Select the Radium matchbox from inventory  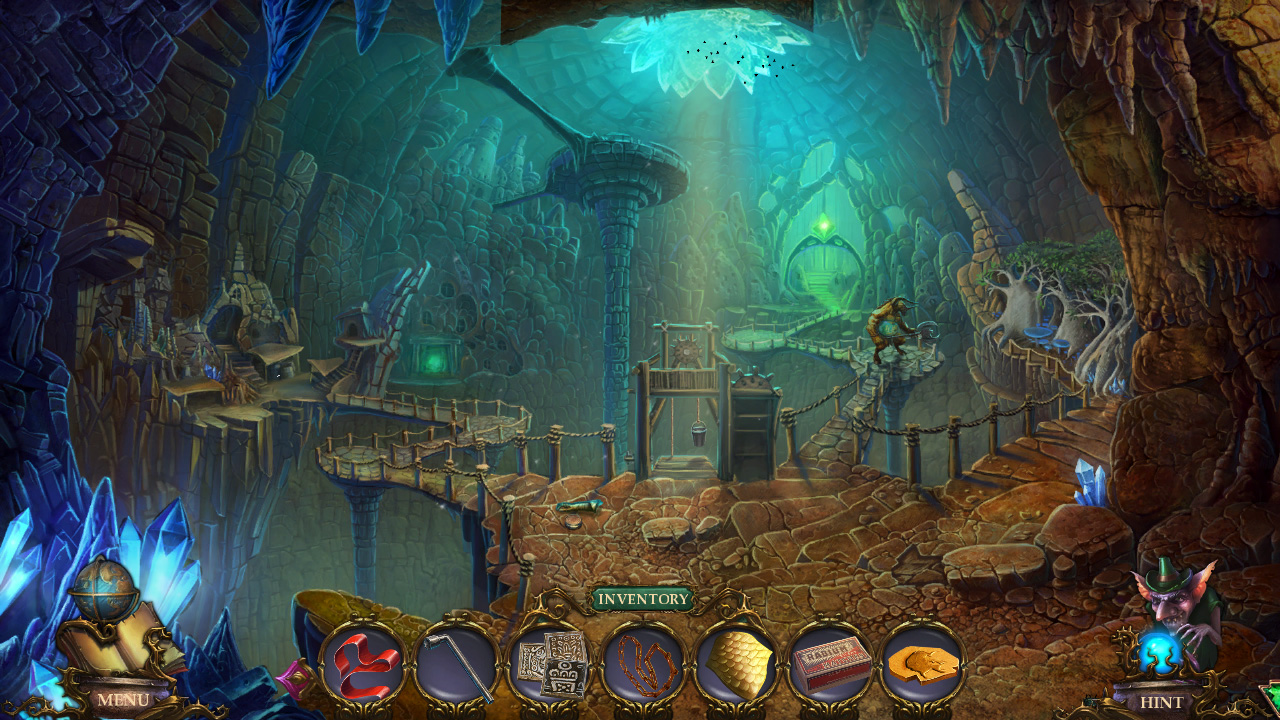tap(832, 660)
